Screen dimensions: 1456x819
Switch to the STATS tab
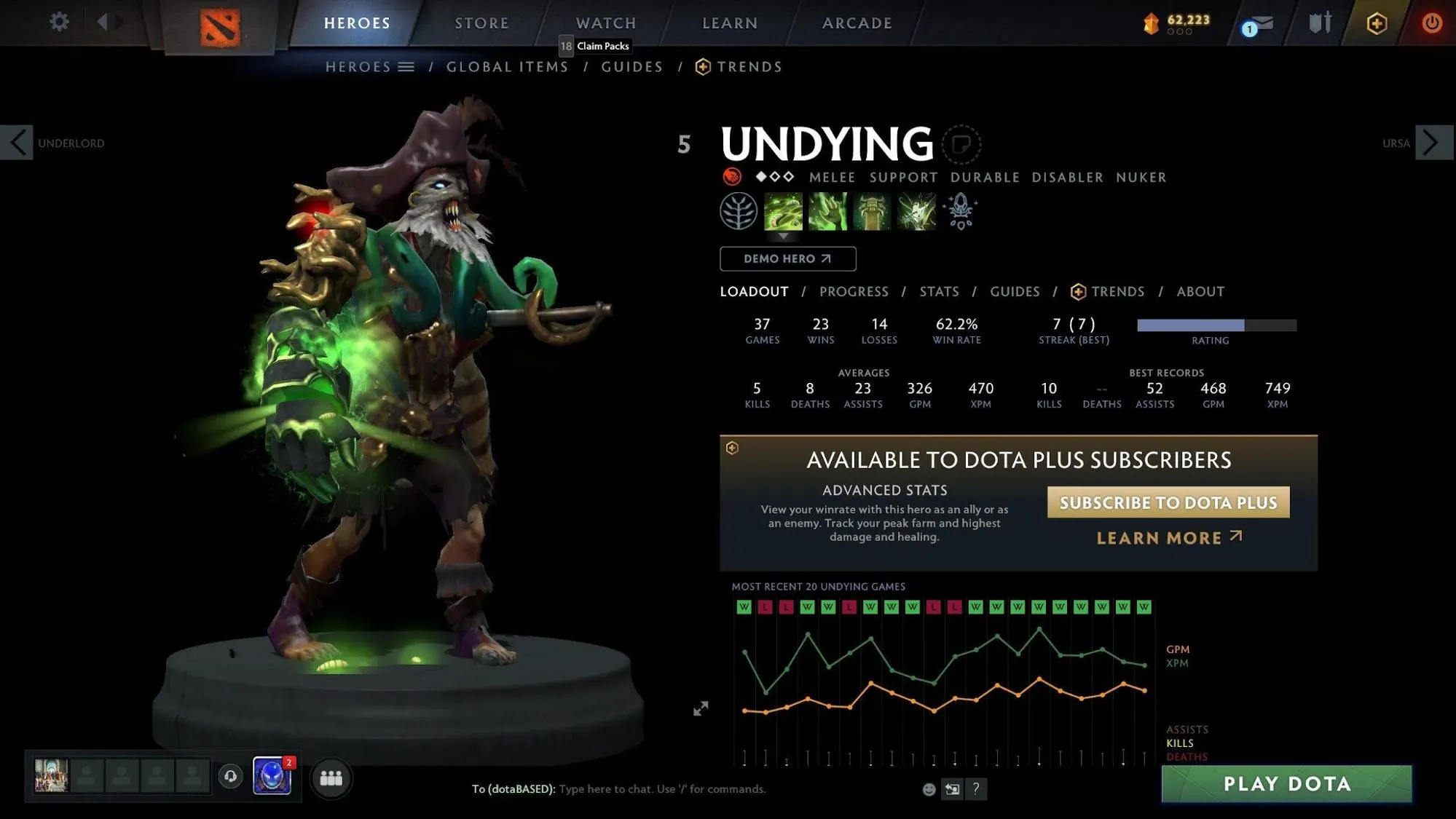click(938, 291)
